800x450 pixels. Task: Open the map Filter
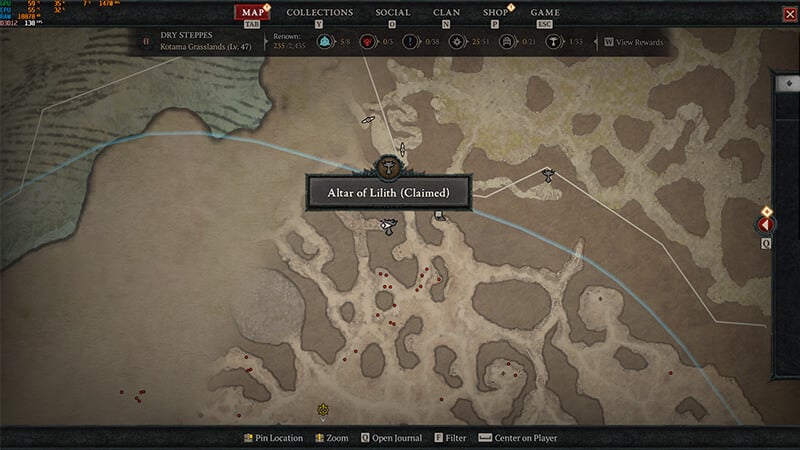450,438
